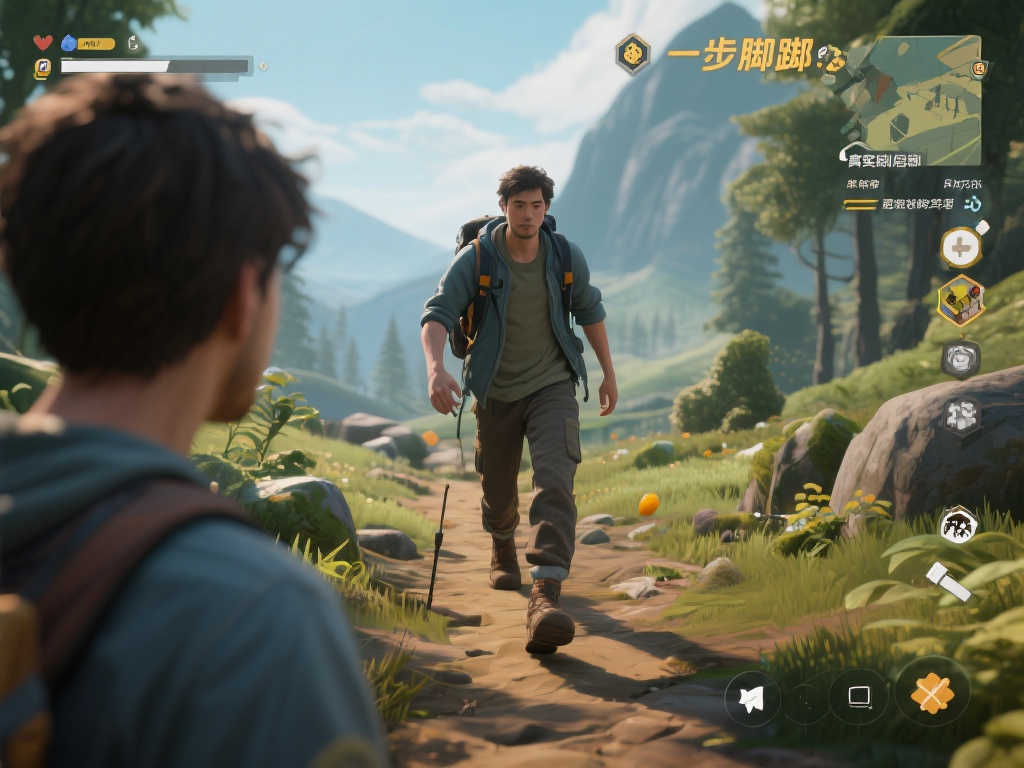1024x768 pixels.
Task: Click the blue refresh arrow icon near the quest text
Action: (x=972, y=204)
